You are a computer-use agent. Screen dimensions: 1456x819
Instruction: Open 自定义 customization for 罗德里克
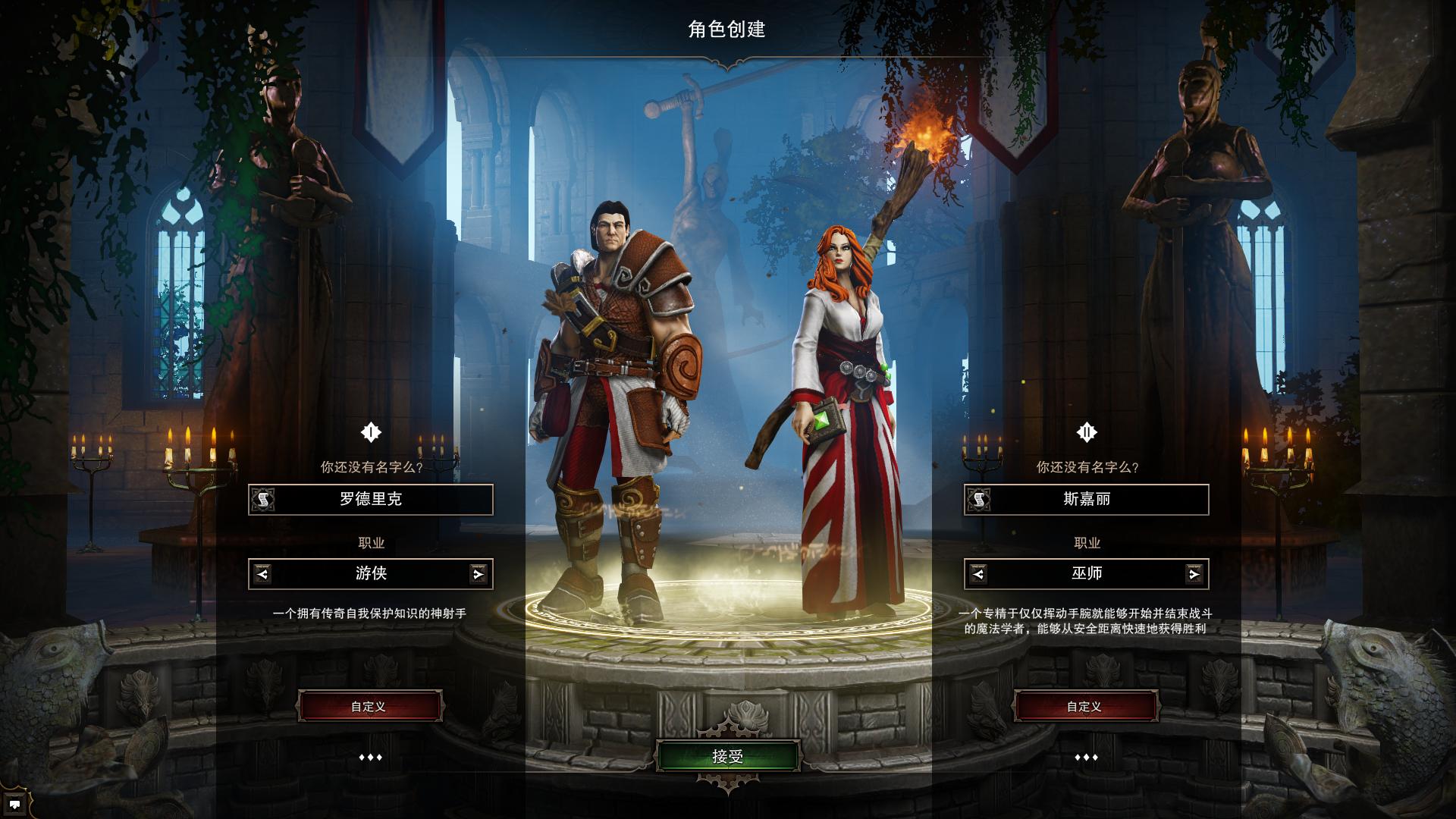369,705
